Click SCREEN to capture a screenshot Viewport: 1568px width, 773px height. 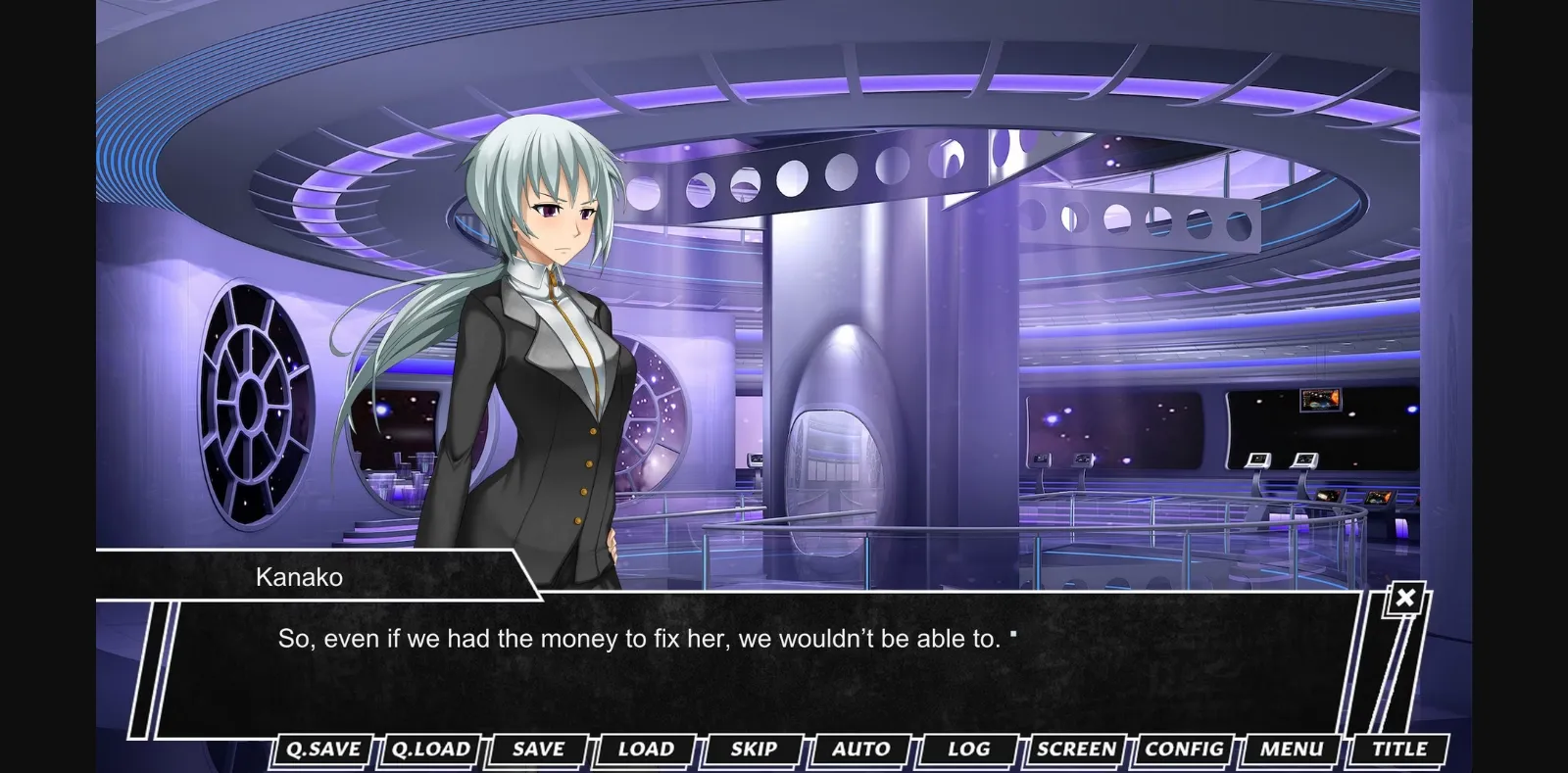tap(1075, 749)
